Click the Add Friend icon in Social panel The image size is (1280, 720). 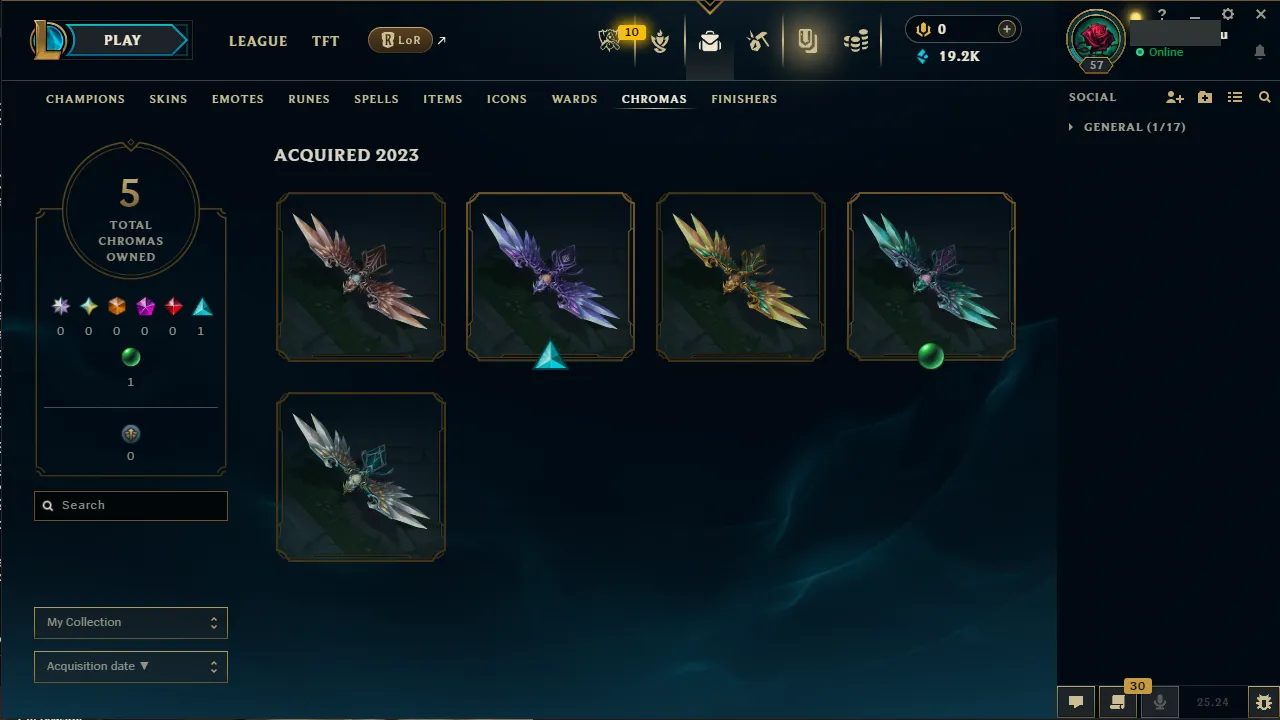tap(1174, 97)
